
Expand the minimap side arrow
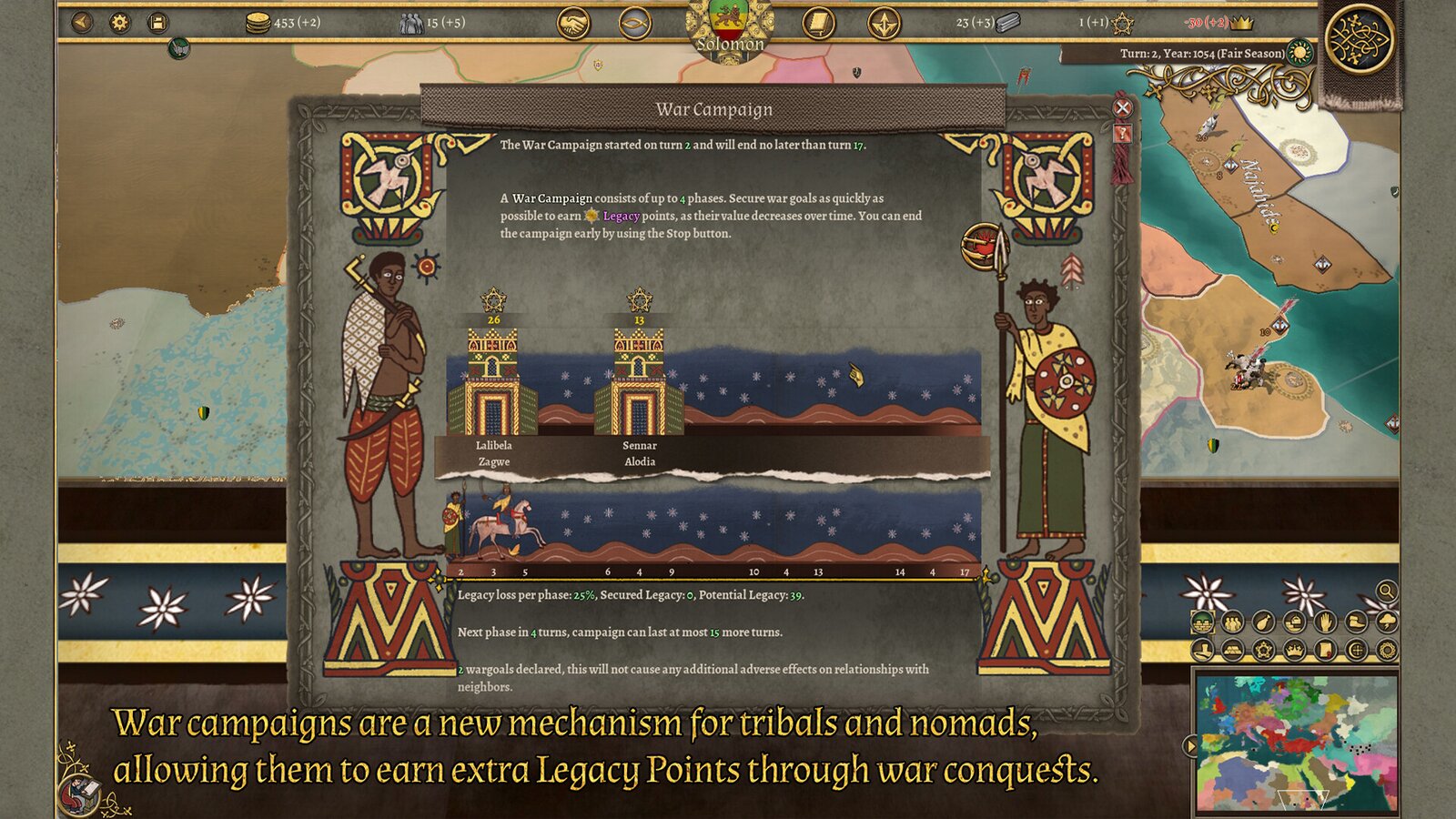pyautogui.click(x=1190, y=744)
